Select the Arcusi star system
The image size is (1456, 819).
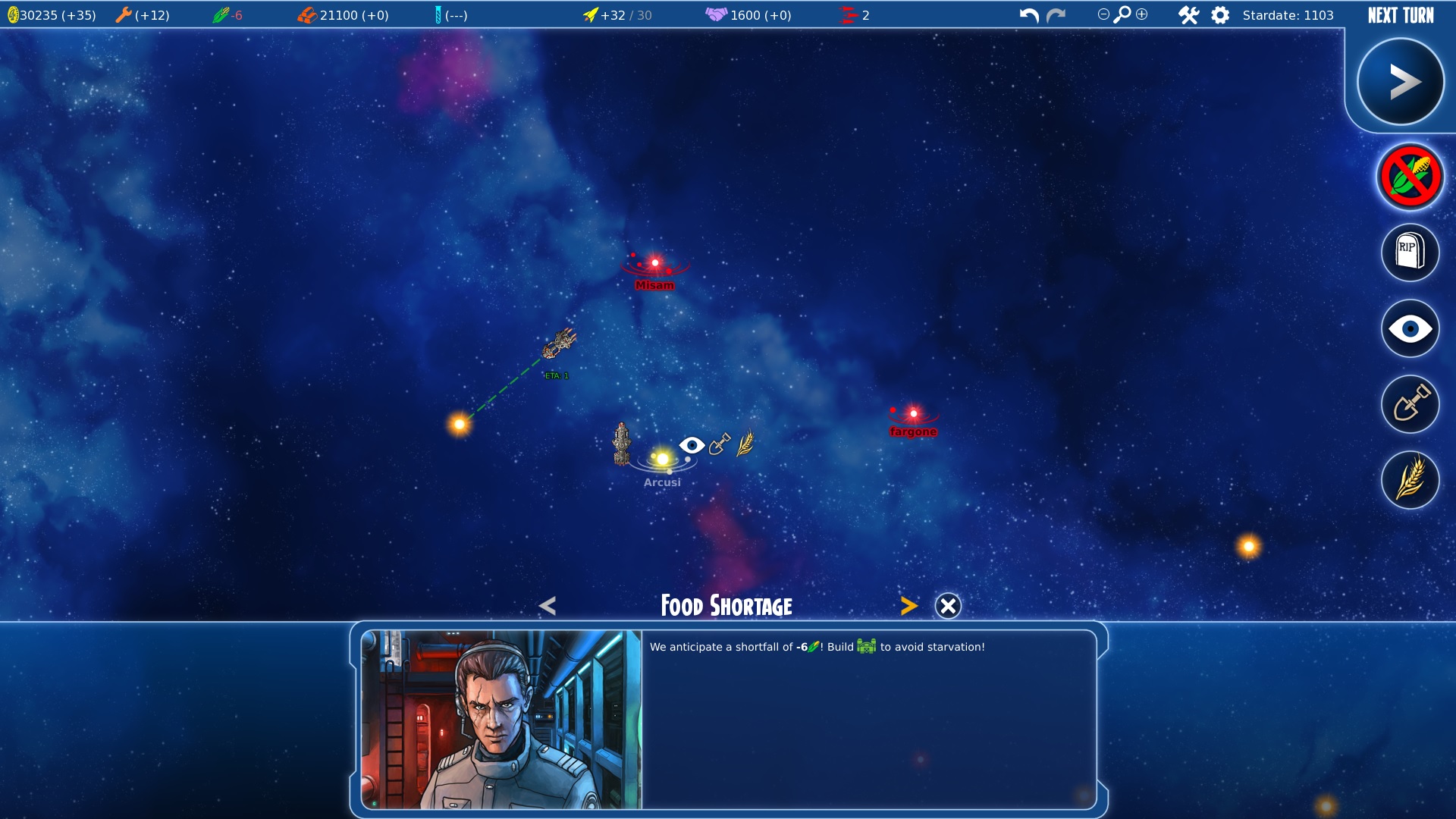point(663,460)
